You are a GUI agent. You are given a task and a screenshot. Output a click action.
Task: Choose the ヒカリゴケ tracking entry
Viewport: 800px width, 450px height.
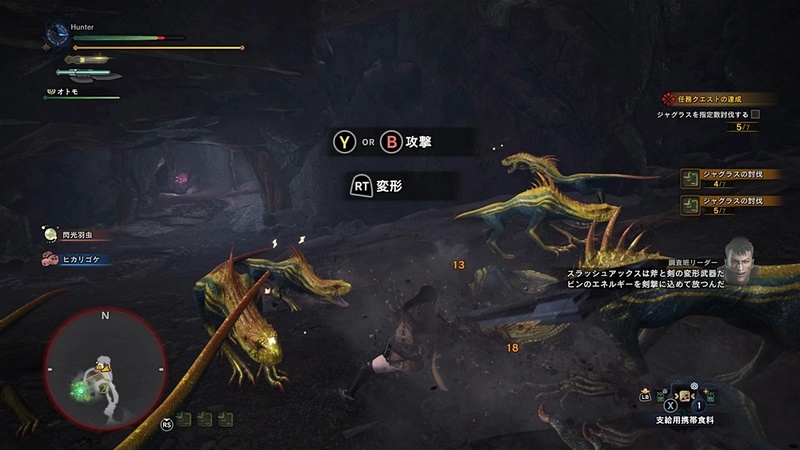click(74, 258)
